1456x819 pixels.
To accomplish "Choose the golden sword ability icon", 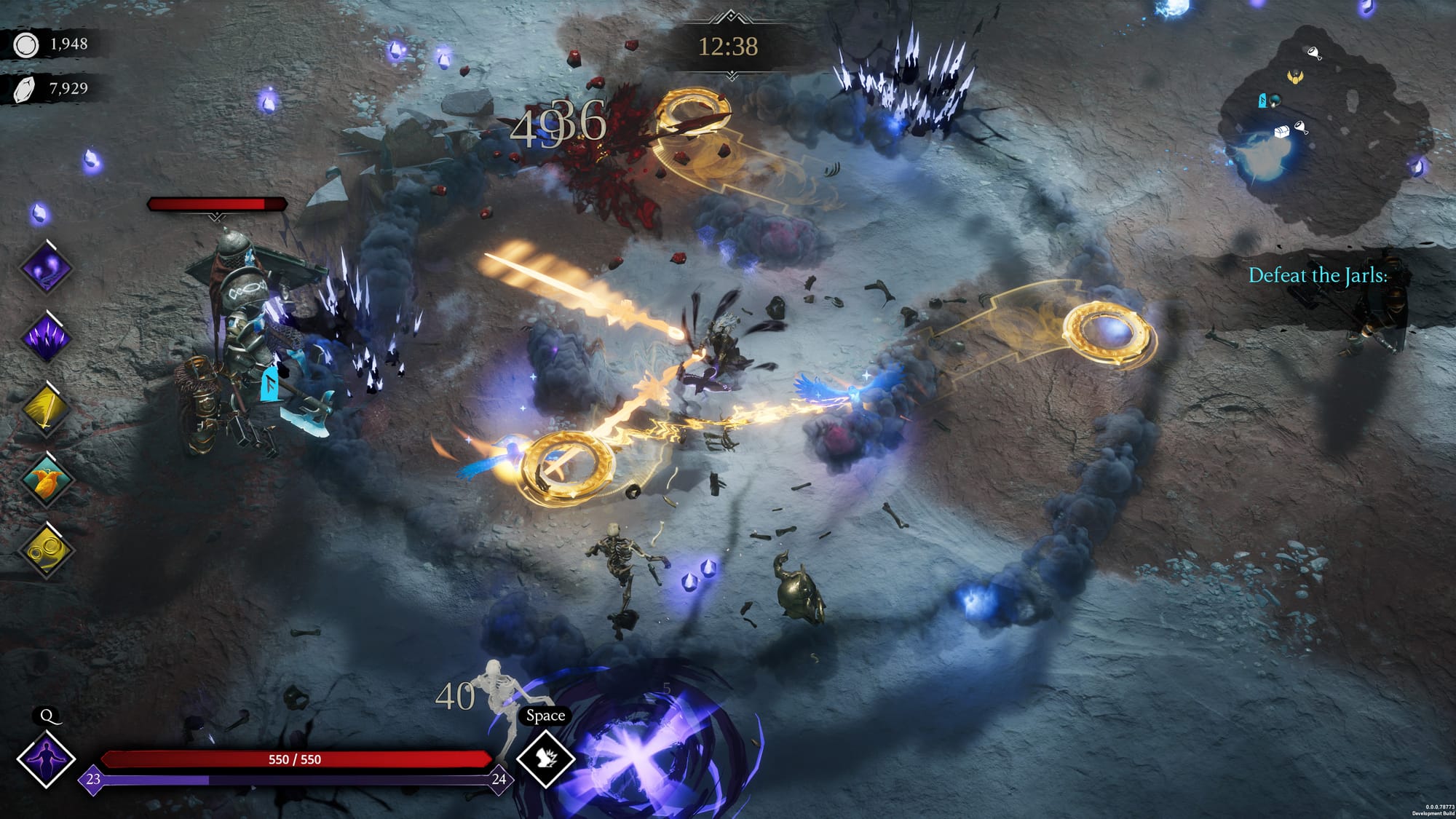I will (46, 409).
